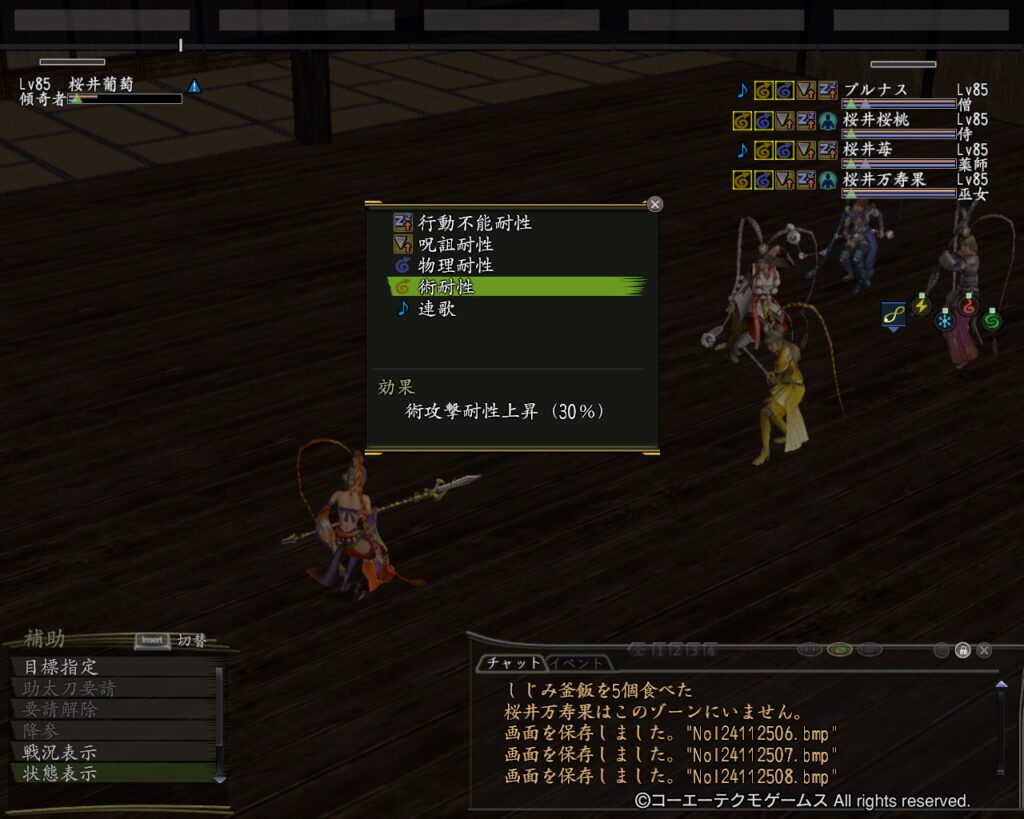Click the 切替 switch button
Image resolution: width=1024 pixels, height=819 pixels.
click(172, 640)
